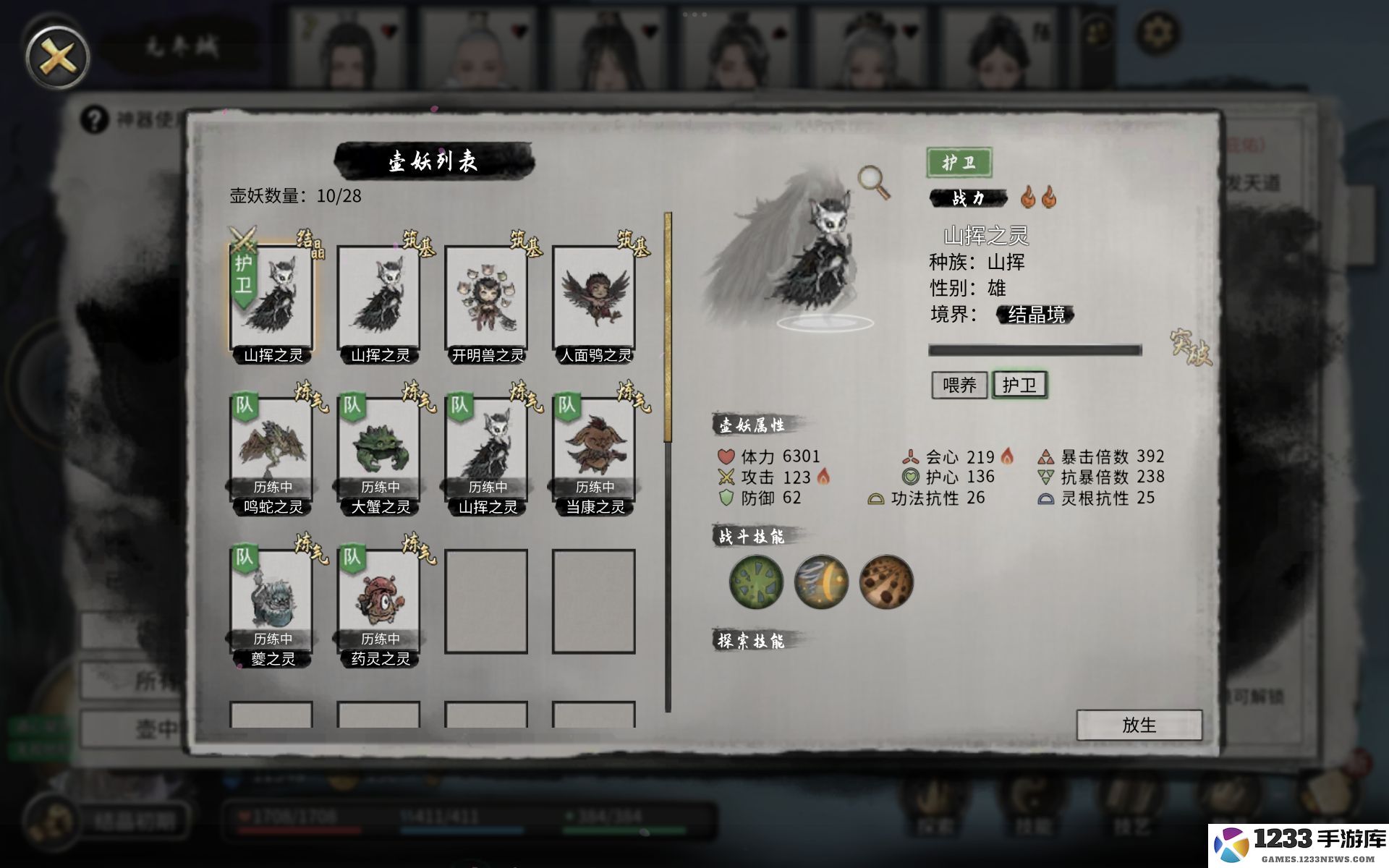Choose the 人面鸮之灵 card
Image resolution: width=1389 pixels, height=868 pixels.
click(594, 300)
